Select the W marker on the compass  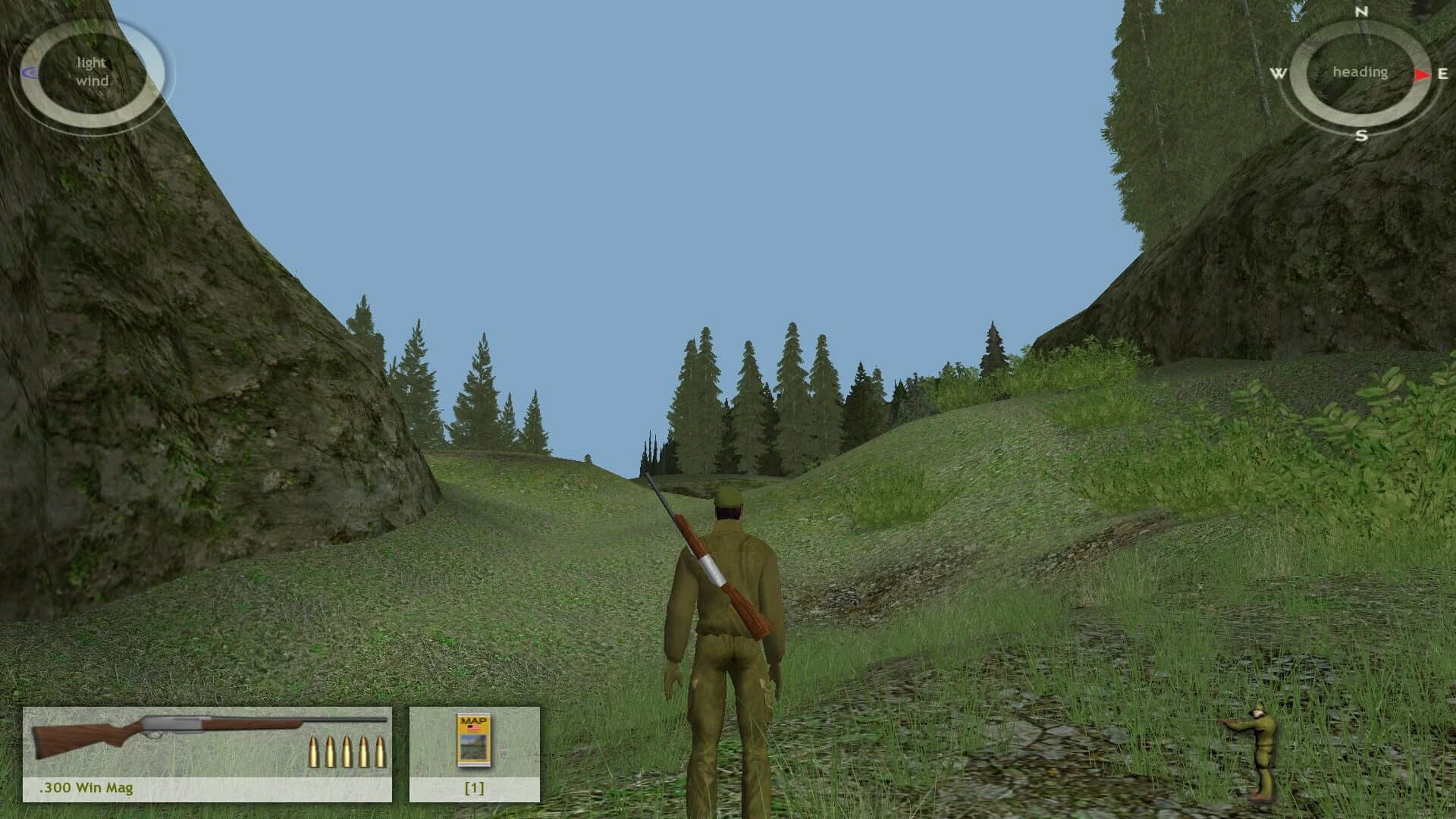click(x=1279, y=73)
